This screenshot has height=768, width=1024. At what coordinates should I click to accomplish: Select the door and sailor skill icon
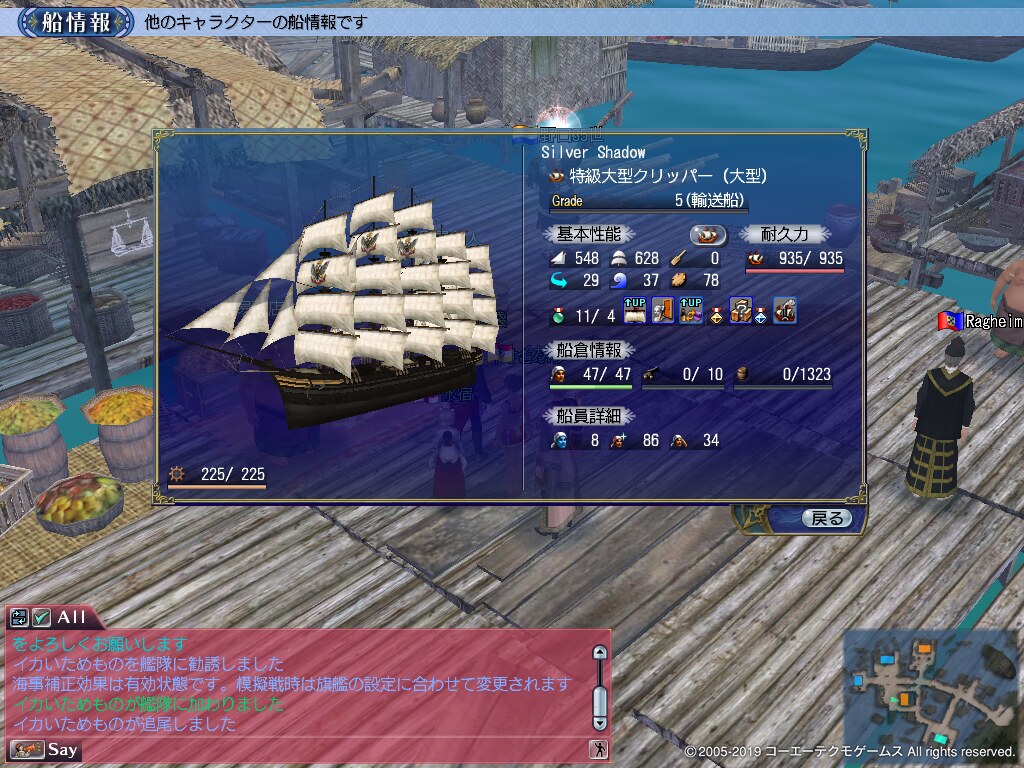pos(663,311)
